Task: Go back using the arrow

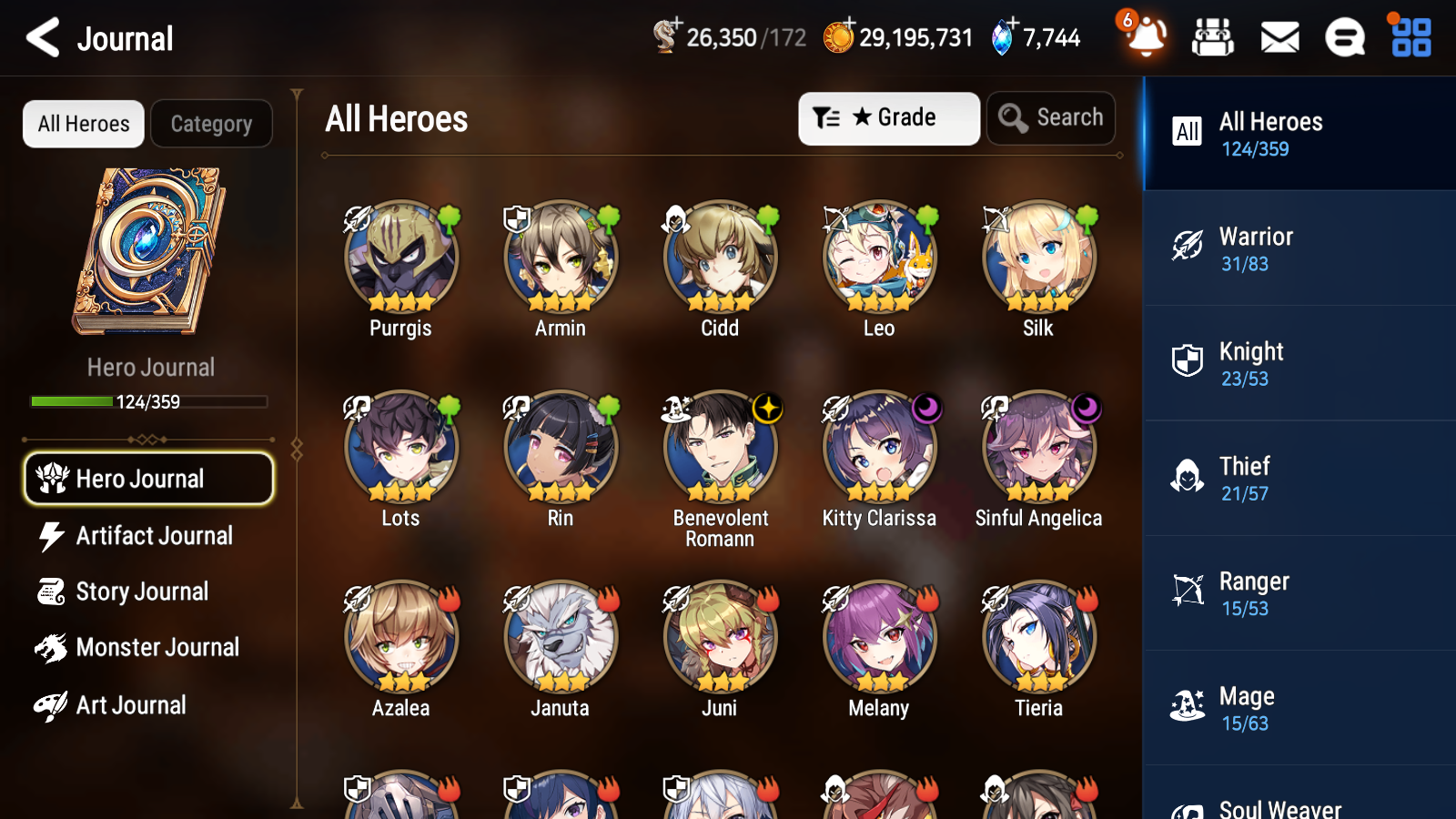Action: point(40,37)
